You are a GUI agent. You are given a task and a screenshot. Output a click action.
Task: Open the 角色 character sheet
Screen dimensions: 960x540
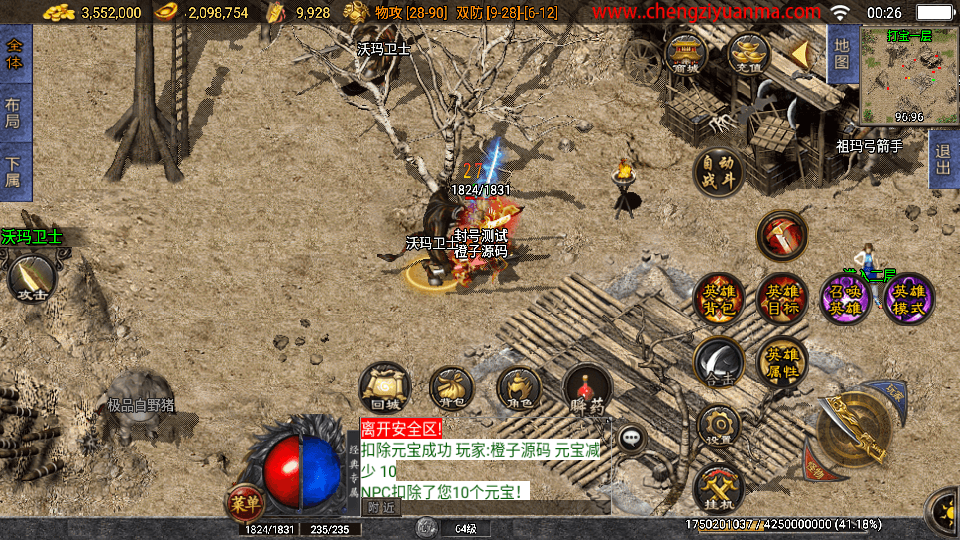pyautogui.click(x=519, y=388)
